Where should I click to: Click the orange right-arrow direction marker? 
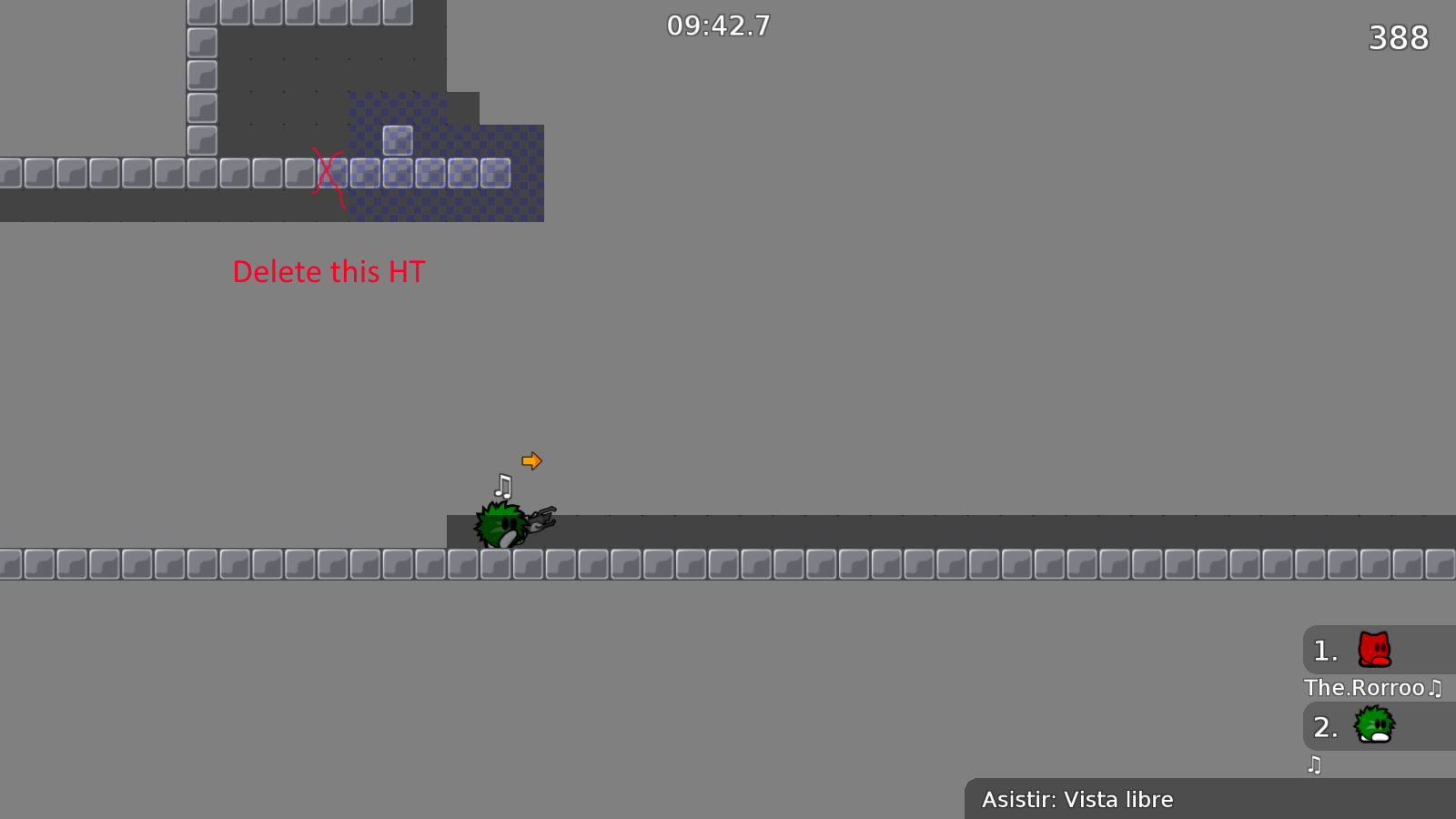point(531,461)
